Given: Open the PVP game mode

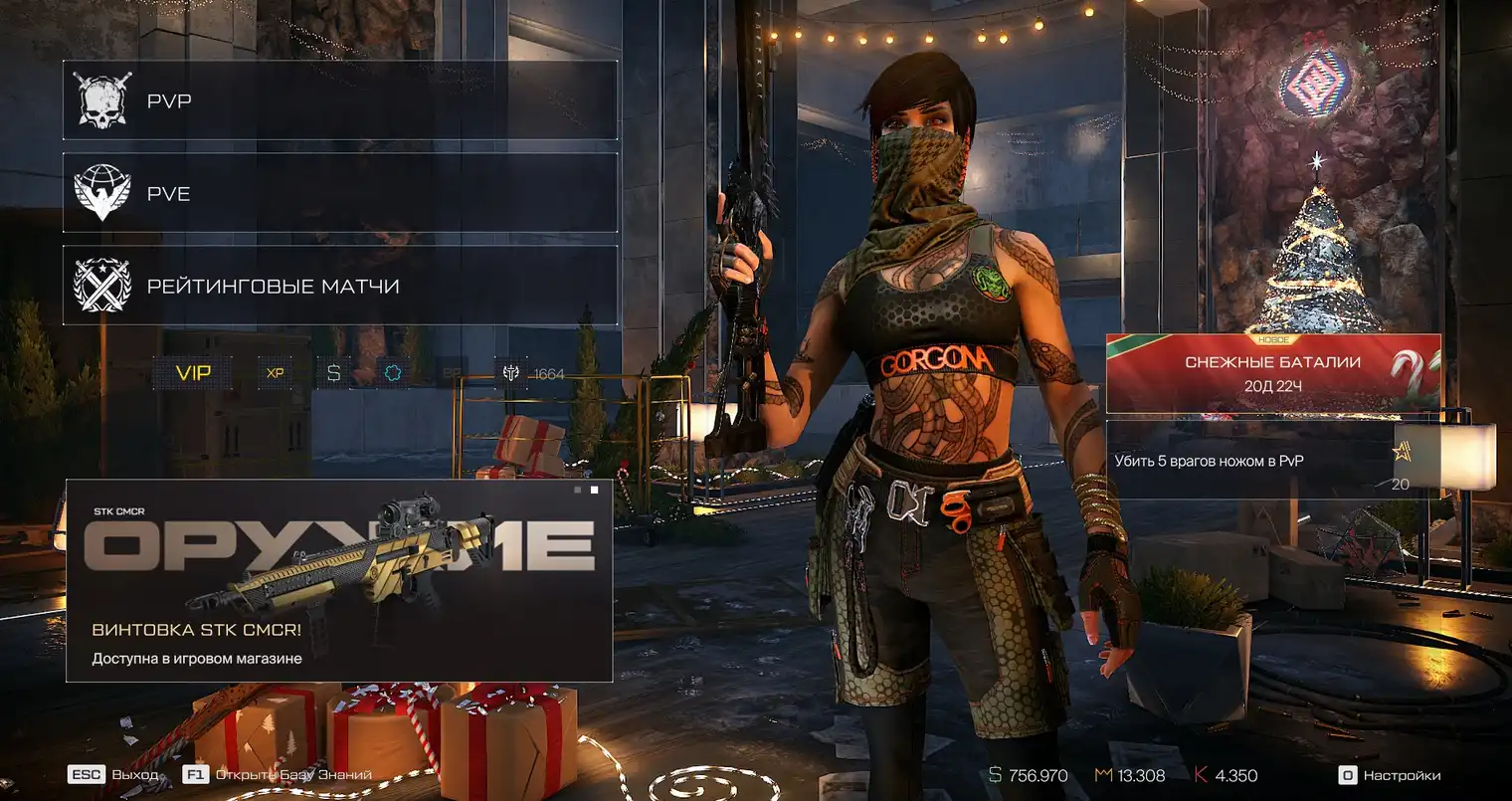Looking at the screenshot, I should click(339, 100).
